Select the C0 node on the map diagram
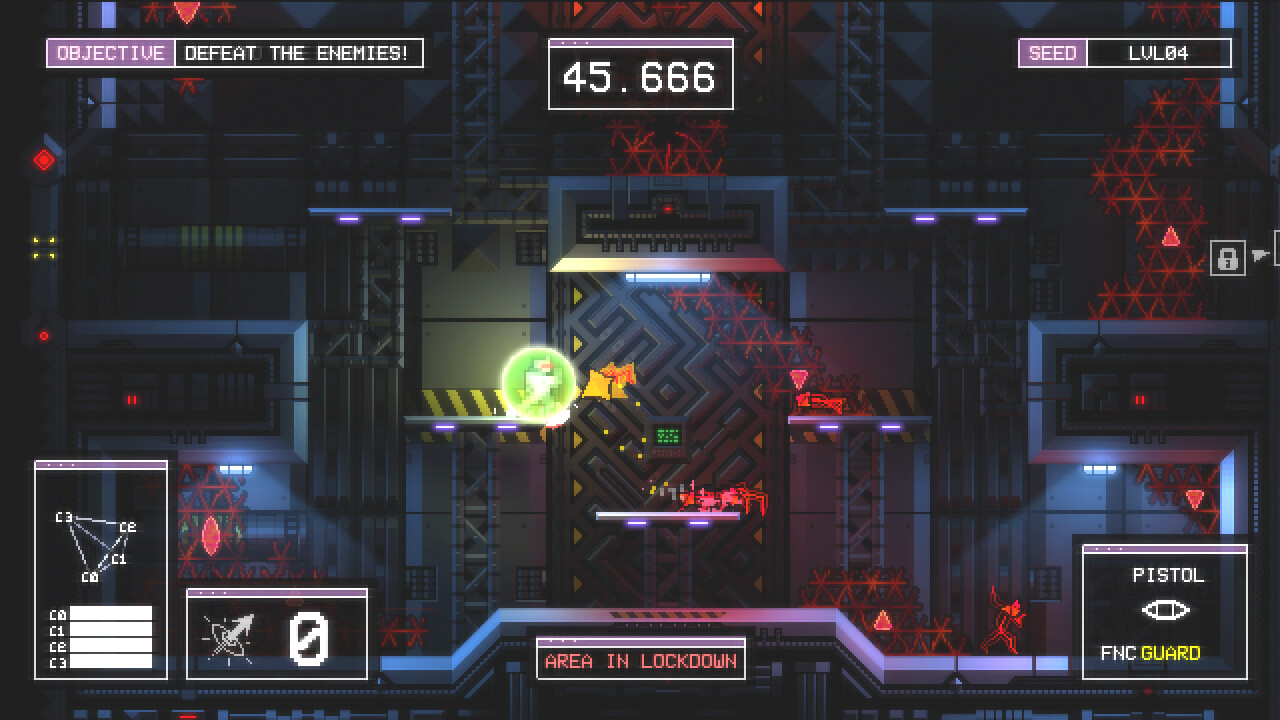This screenshot has height=720, width=1280. (90, 578)
